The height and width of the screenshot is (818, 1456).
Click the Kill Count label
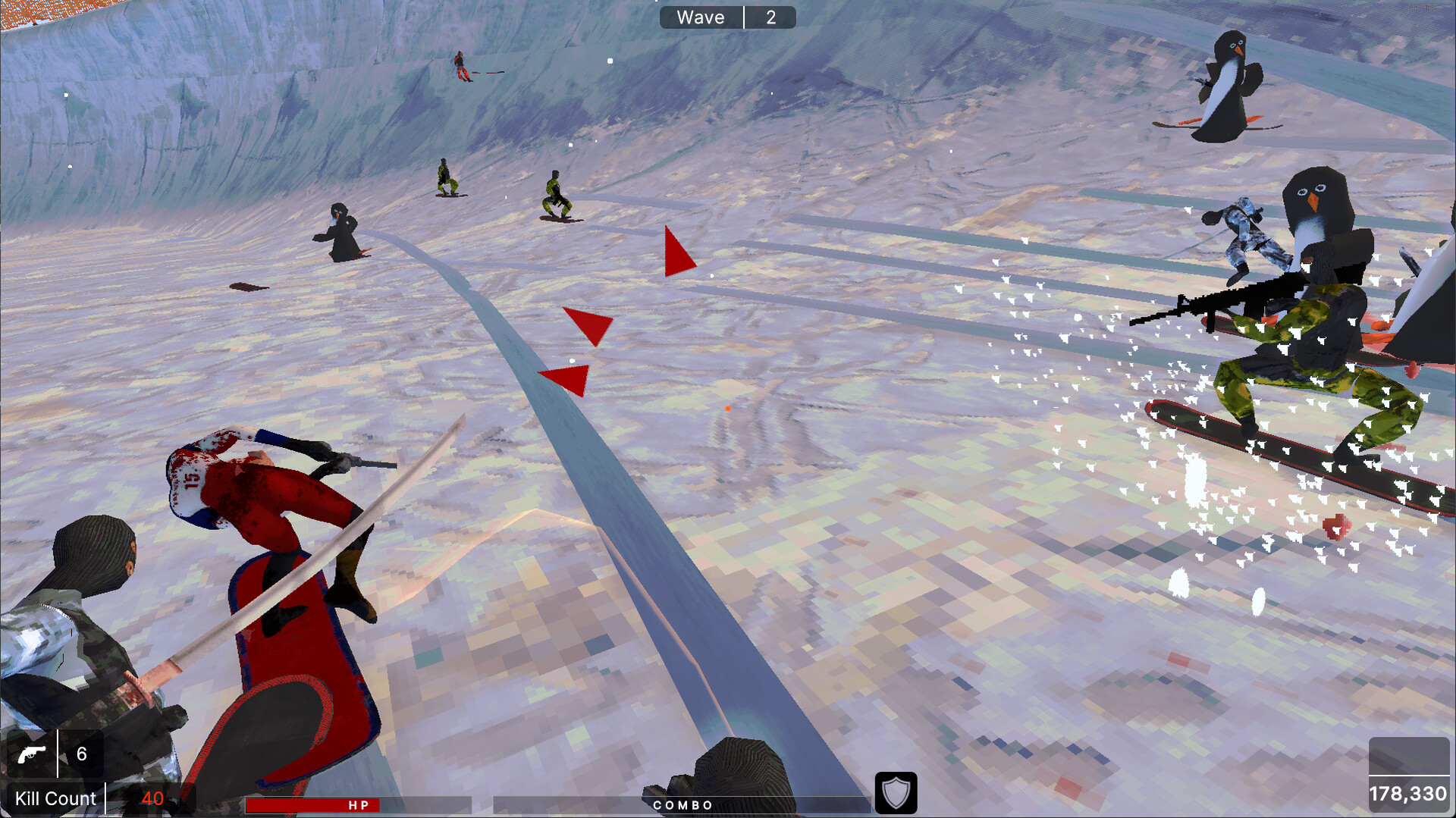[55, 798]
